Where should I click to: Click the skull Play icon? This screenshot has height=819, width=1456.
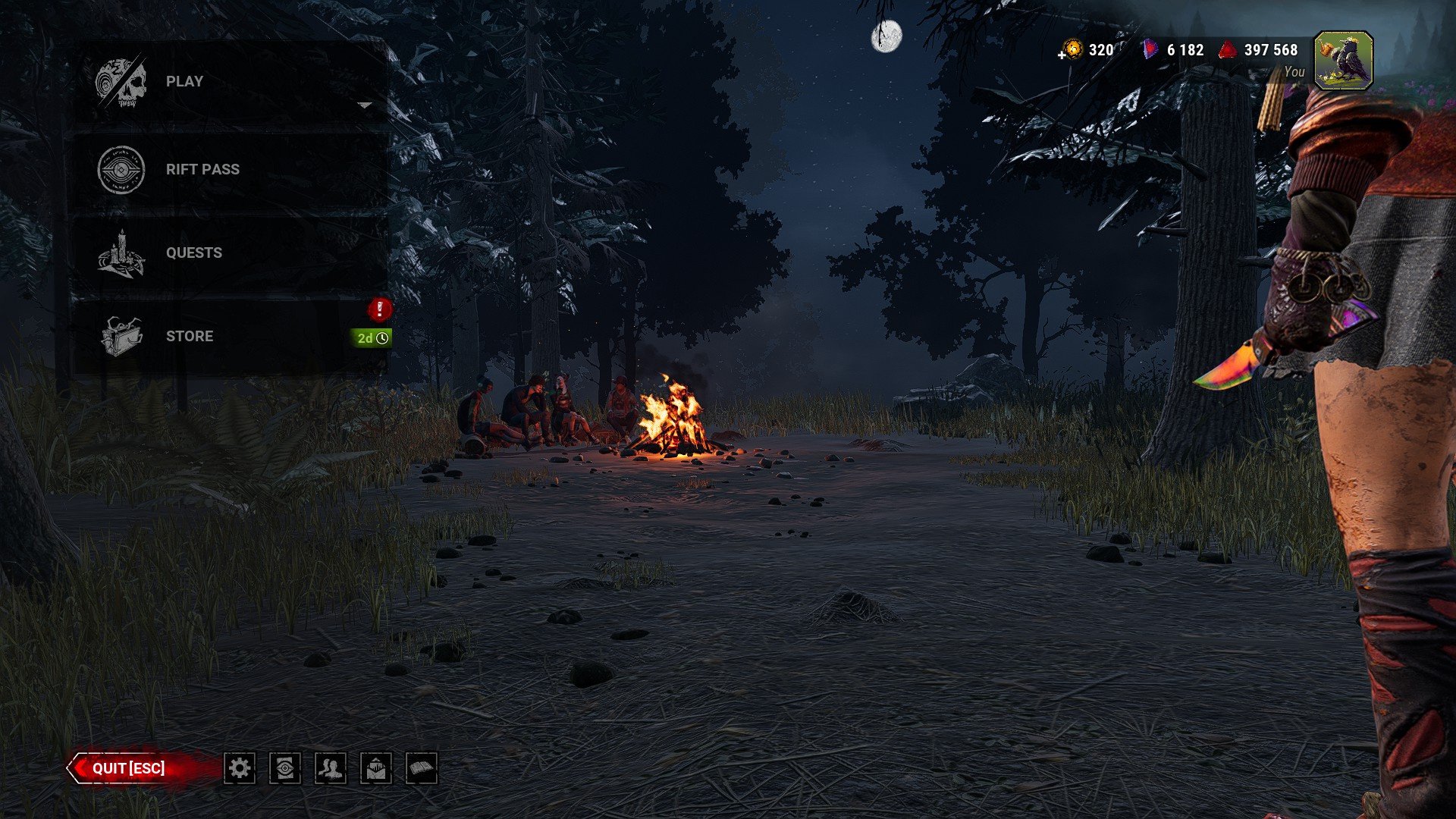coord(120,80)
